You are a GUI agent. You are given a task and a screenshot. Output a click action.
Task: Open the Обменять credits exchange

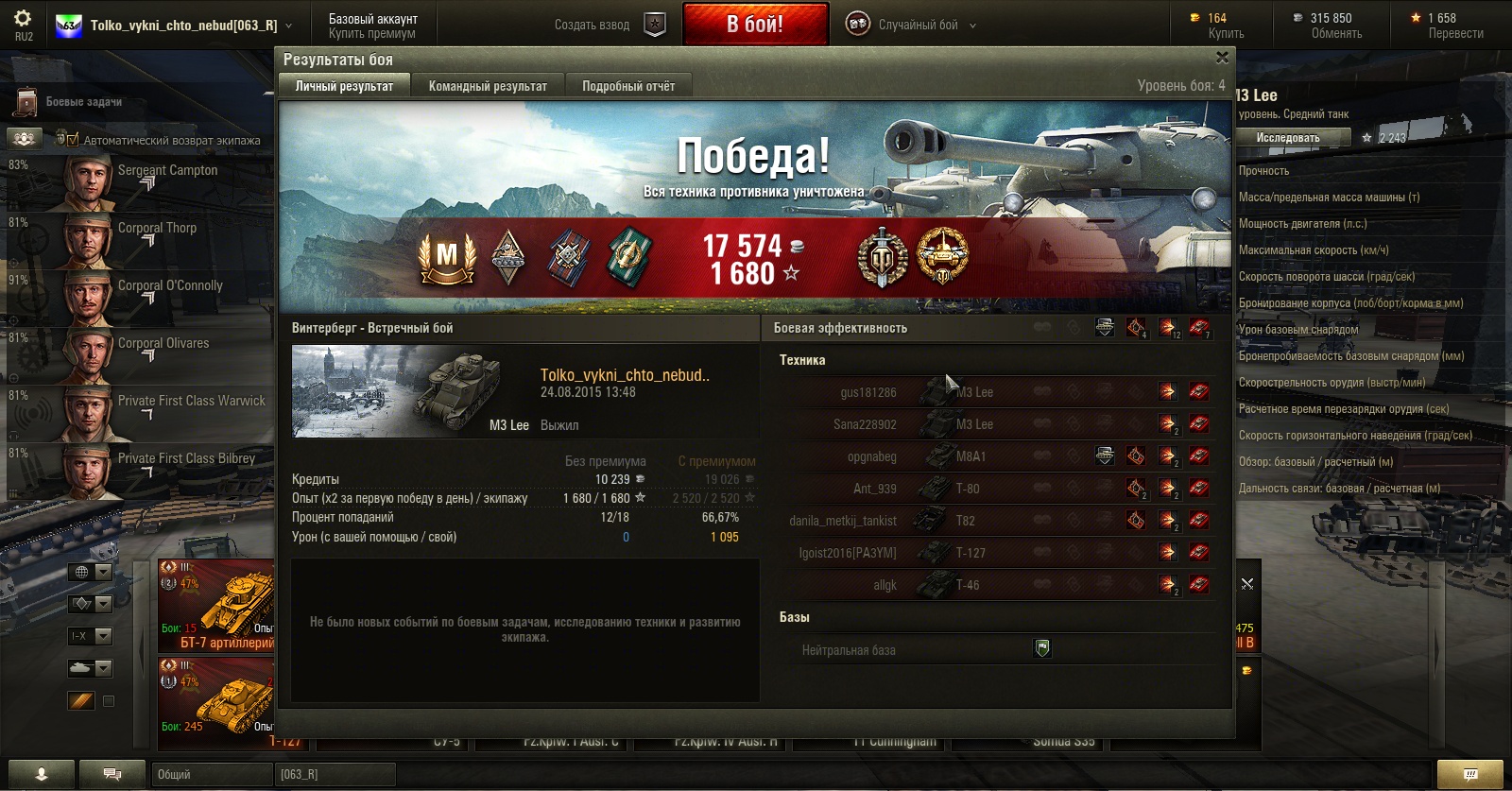point(1336,34)
